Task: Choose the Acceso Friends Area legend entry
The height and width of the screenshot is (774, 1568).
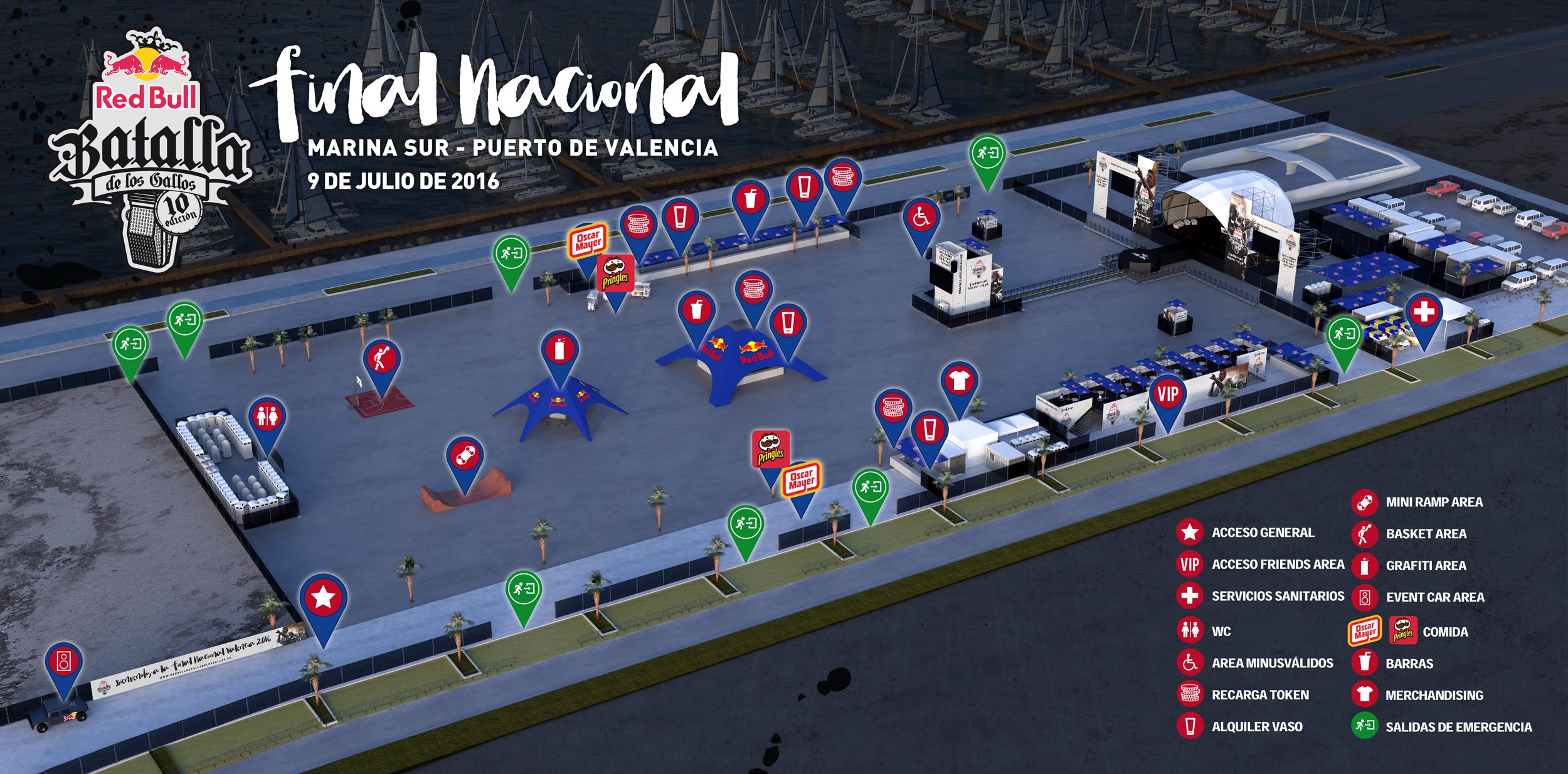Action: tap(1277, 565)
